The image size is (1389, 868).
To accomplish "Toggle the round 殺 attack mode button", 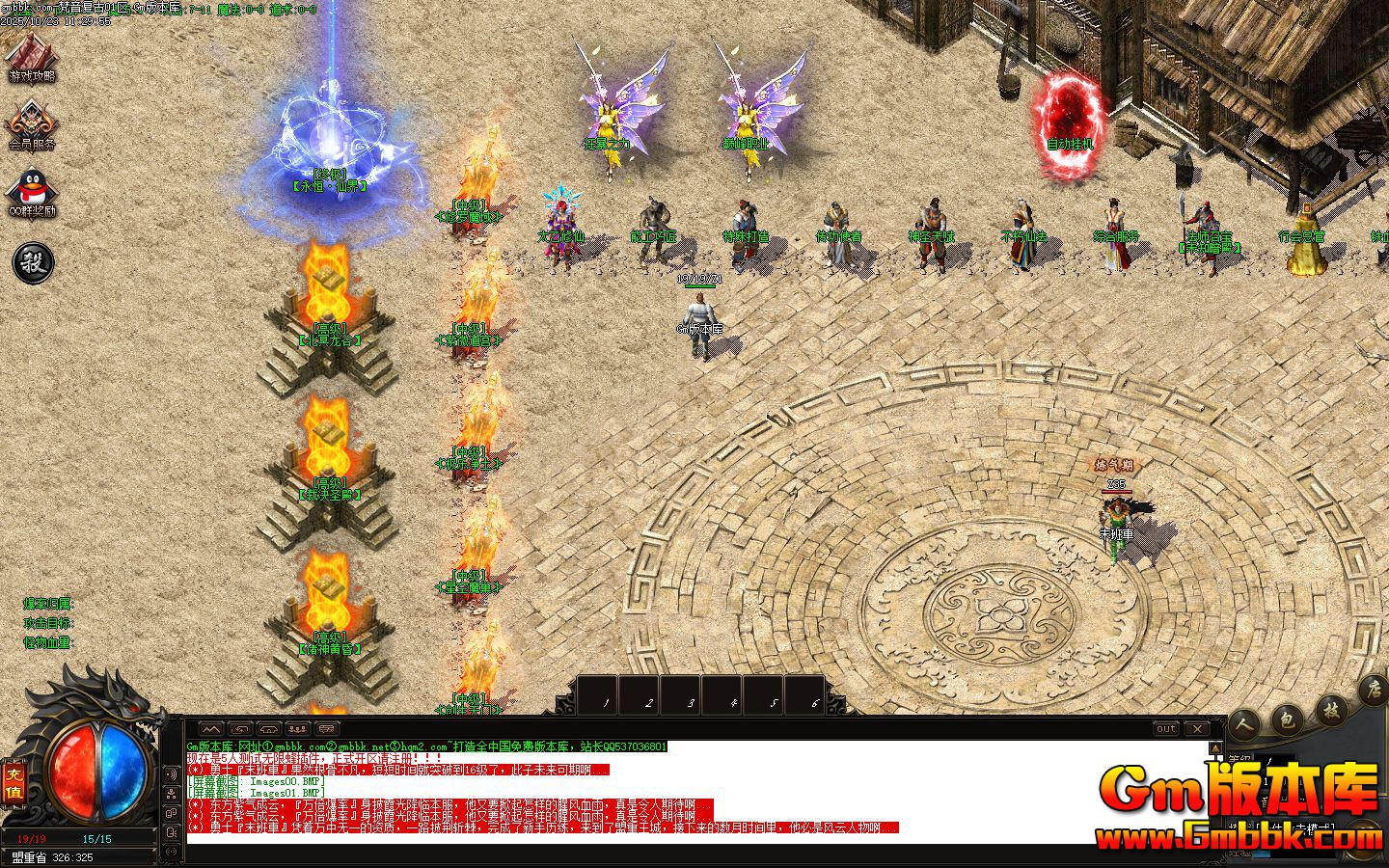I will pos(32,261).
